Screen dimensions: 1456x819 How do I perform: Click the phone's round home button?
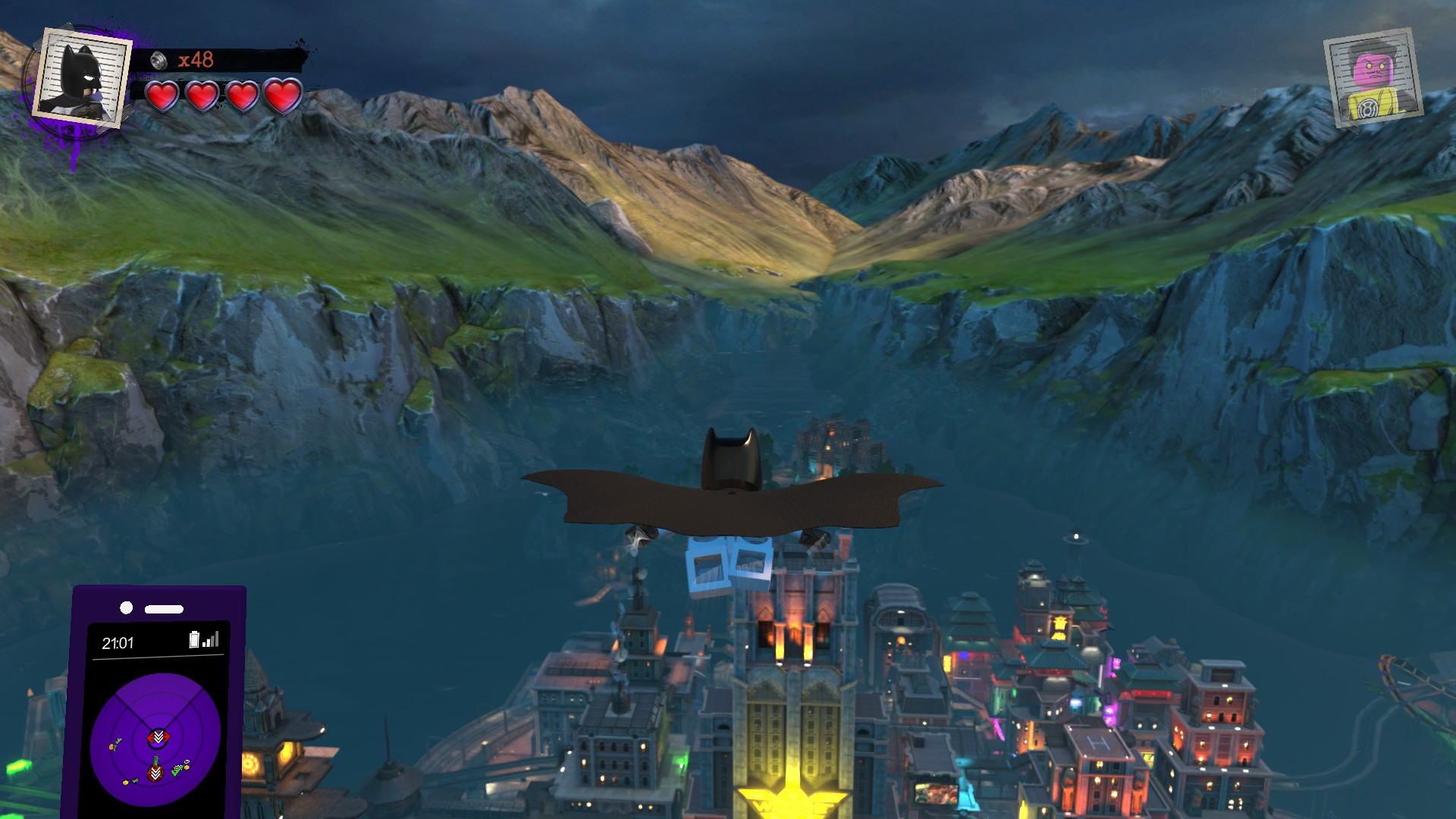pyautogui.click(x=125, y=607)
